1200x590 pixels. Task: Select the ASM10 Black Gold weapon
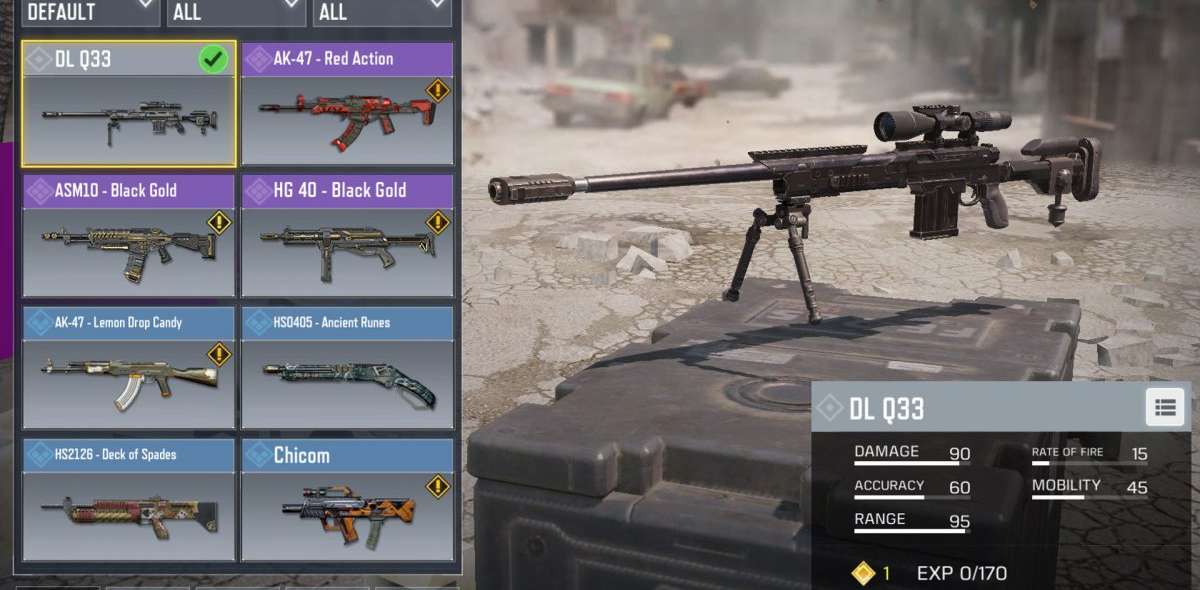click(129, 236)
